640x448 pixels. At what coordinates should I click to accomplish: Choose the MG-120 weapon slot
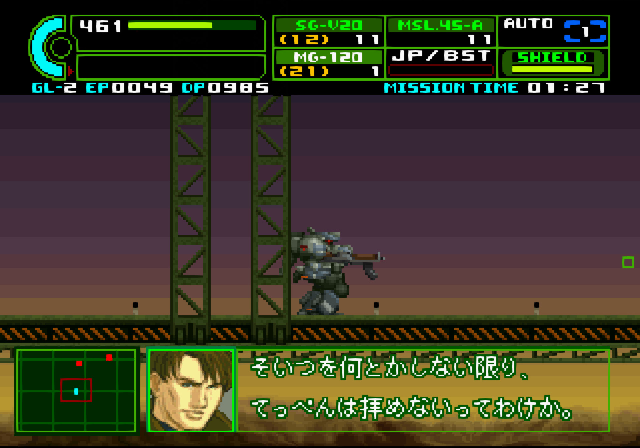click(x=328, y=63)
